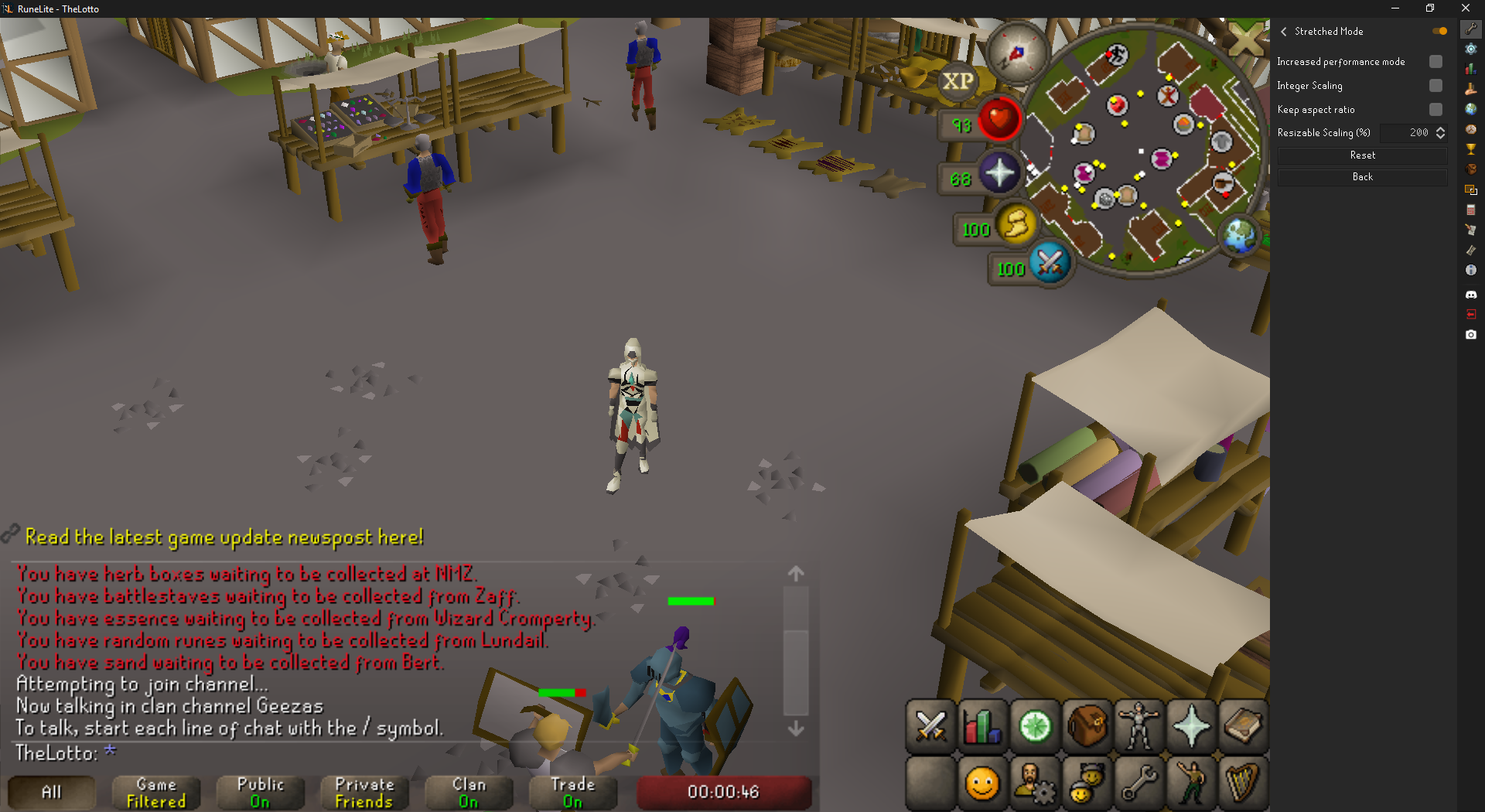Open the Combat Options tab
1485x812 pixels.
[930, 727]
